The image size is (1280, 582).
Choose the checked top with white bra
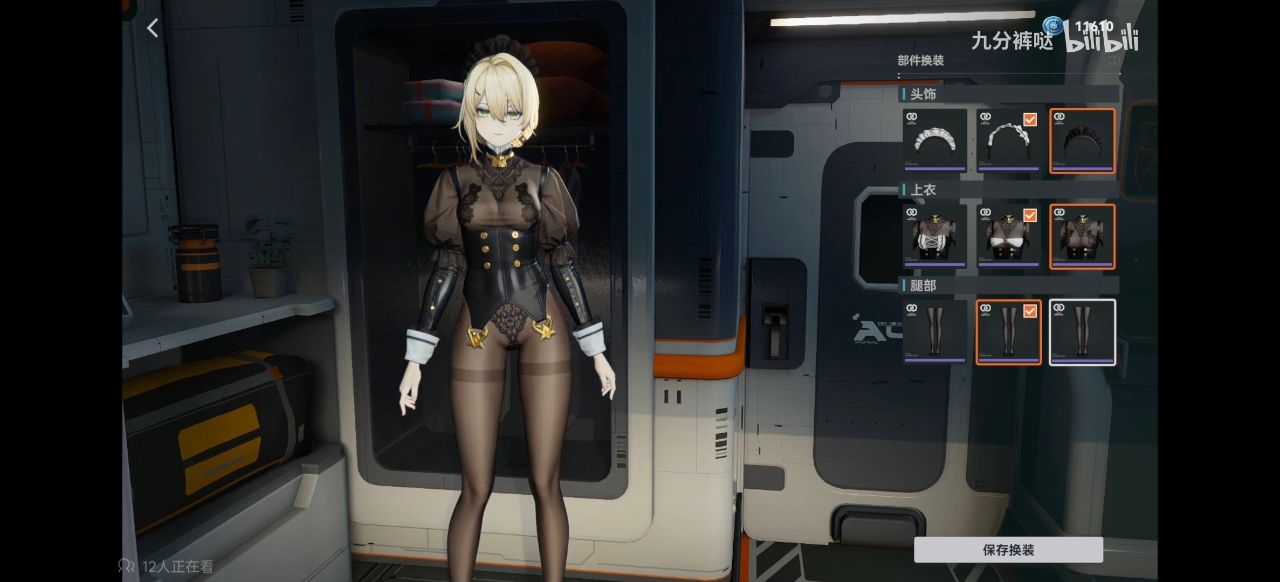1008,236
